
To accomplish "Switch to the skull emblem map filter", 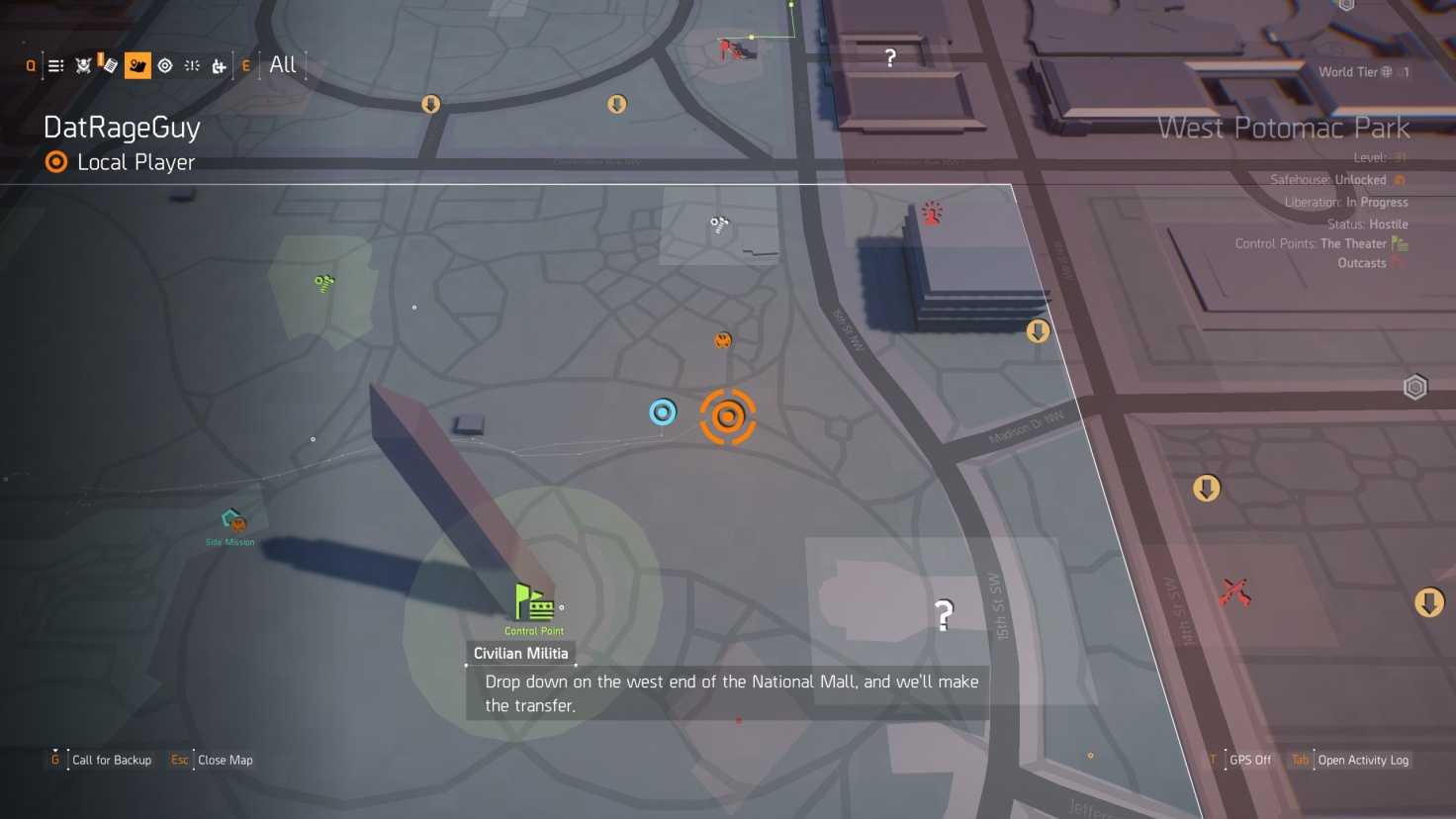I will point(83,66).
